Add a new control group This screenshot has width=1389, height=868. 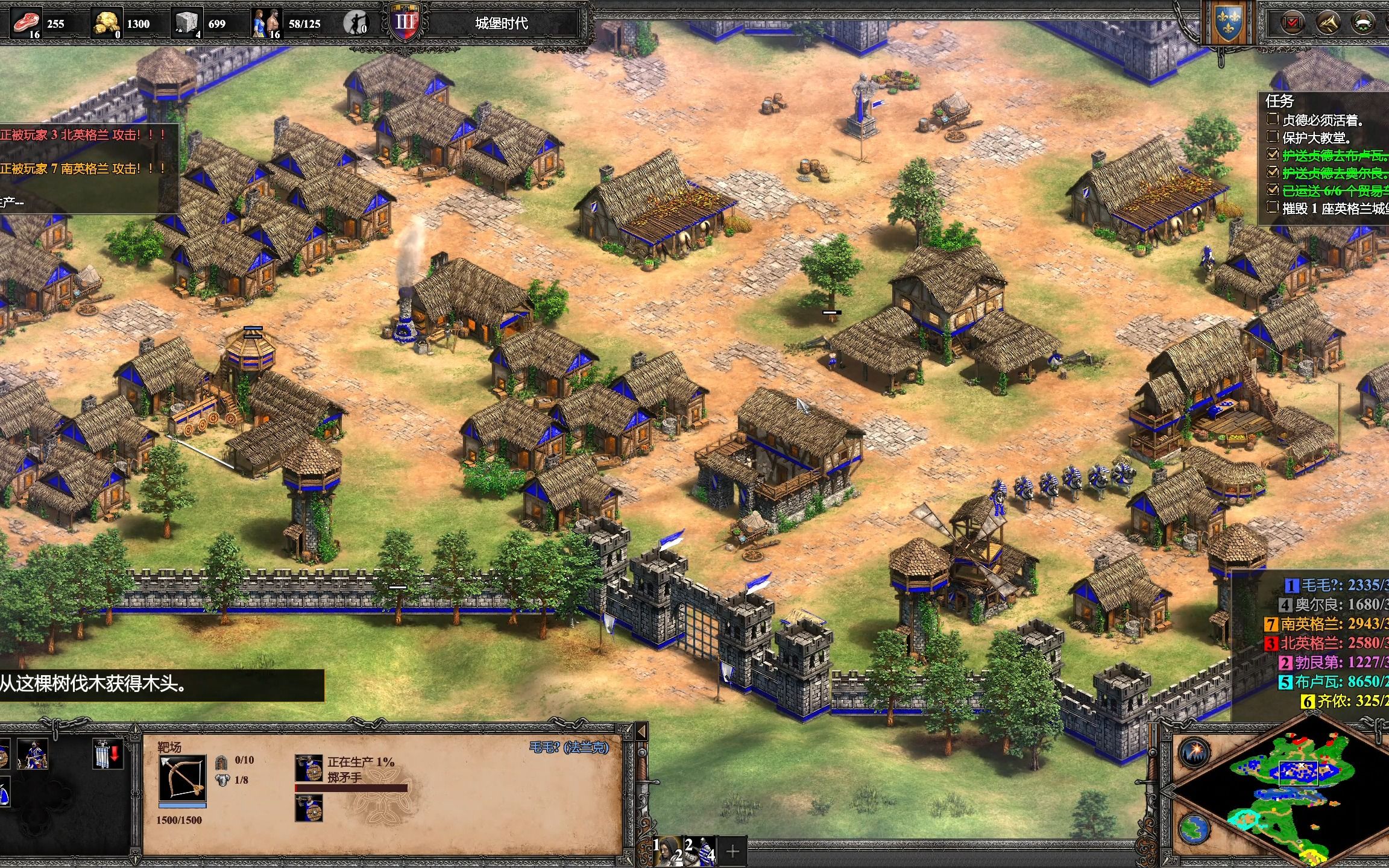732,851
